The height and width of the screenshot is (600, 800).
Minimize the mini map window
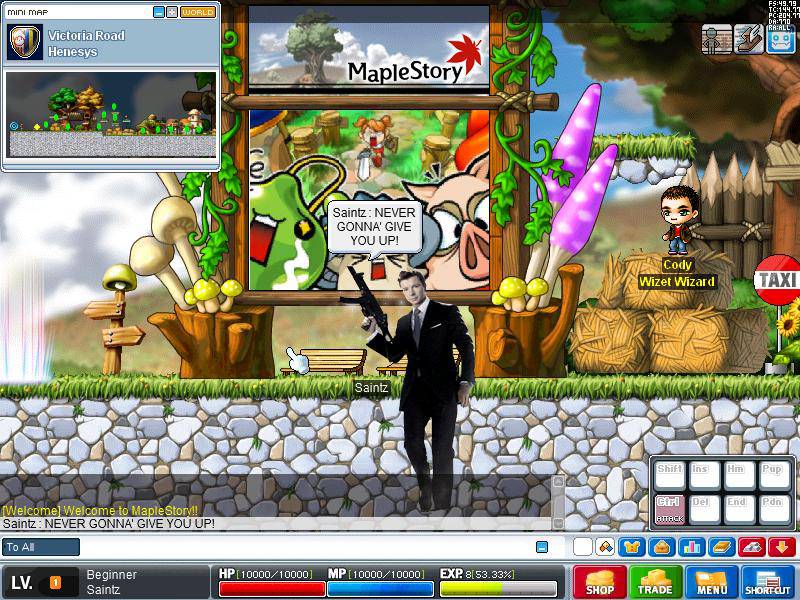[x=159, y=12]
